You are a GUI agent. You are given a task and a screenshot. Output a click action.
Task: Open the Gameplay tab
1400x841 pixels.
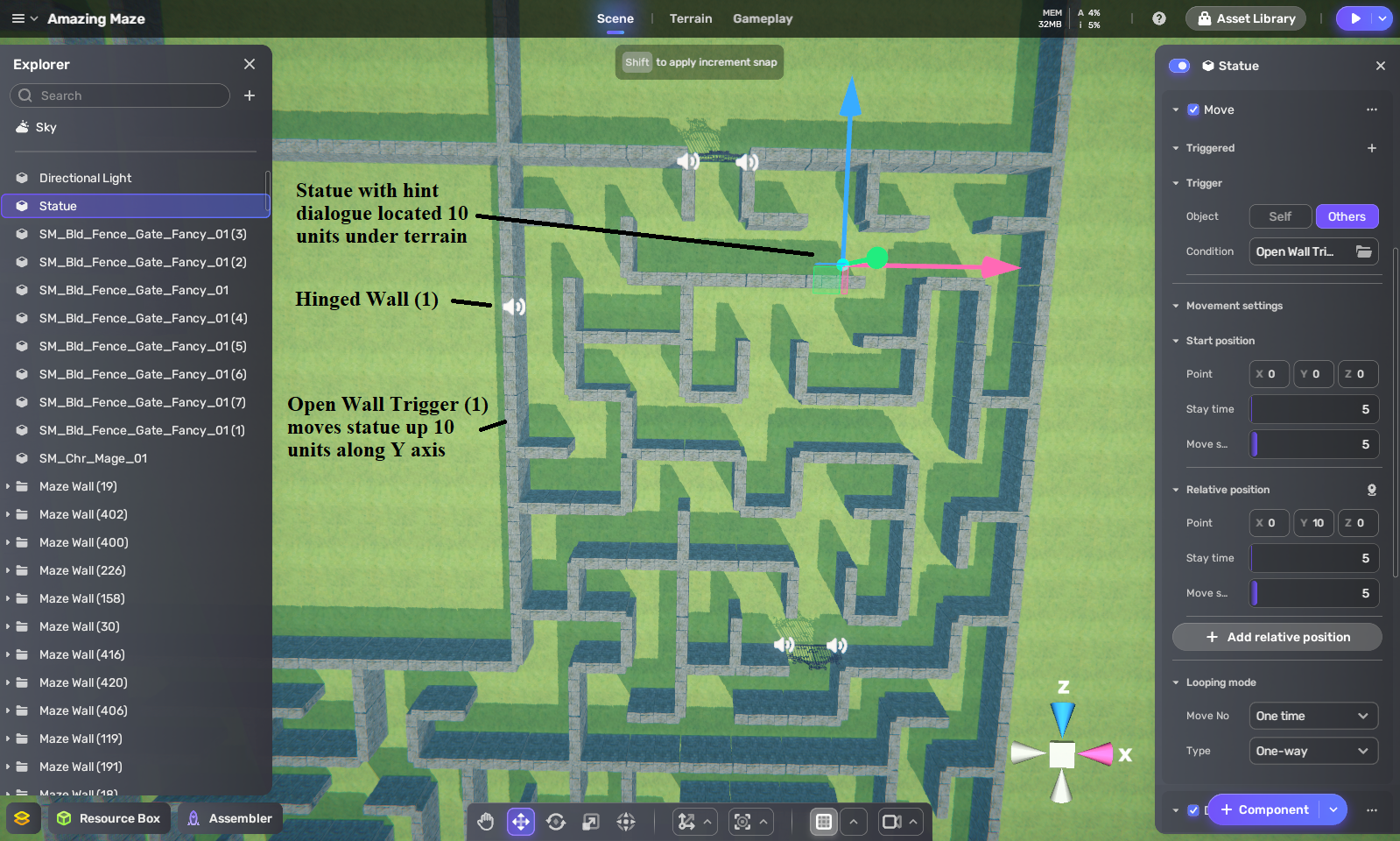click(762, 18)
